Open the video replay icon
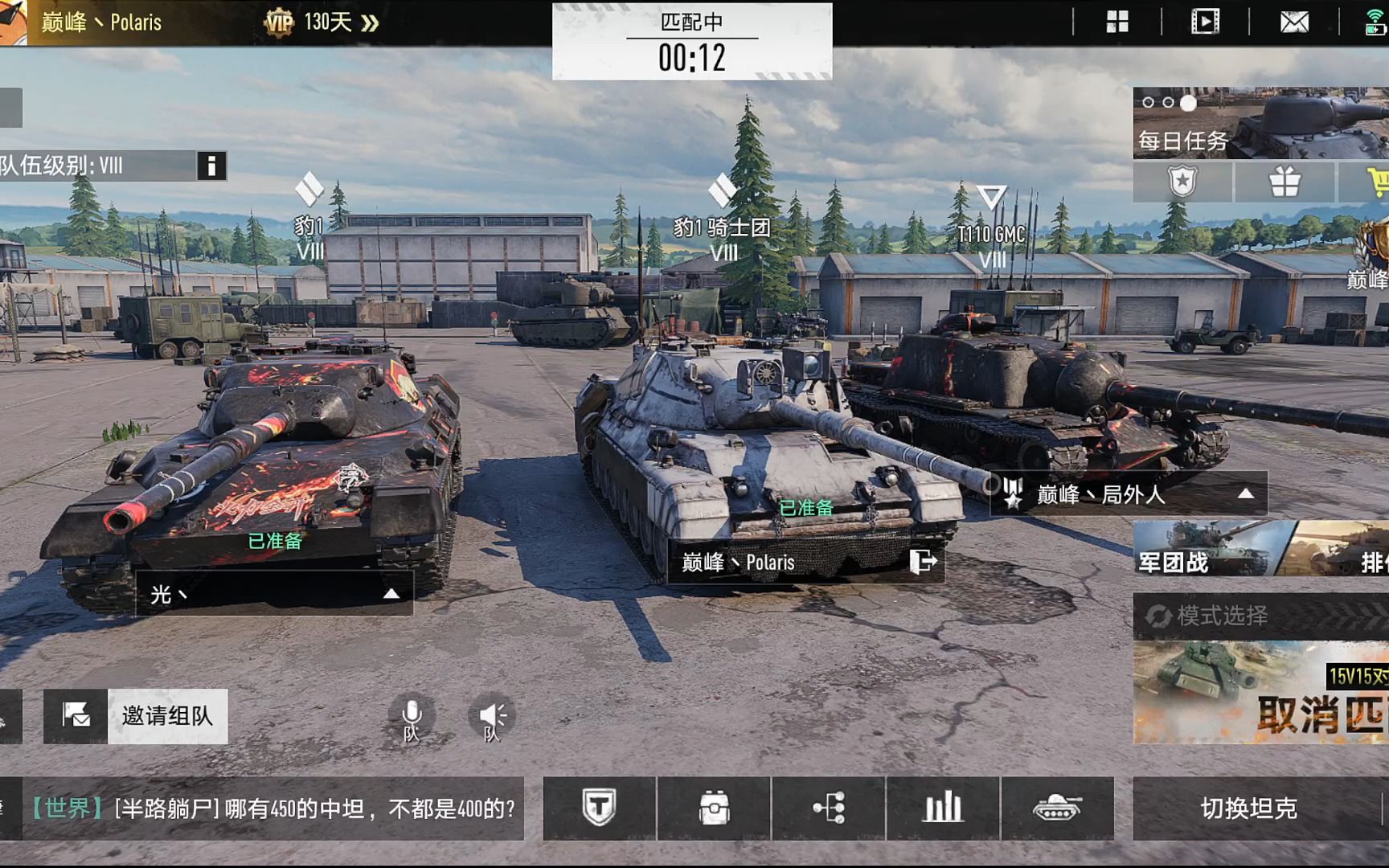This screenshot has height=868, width=1389. tap(1205, 22)
